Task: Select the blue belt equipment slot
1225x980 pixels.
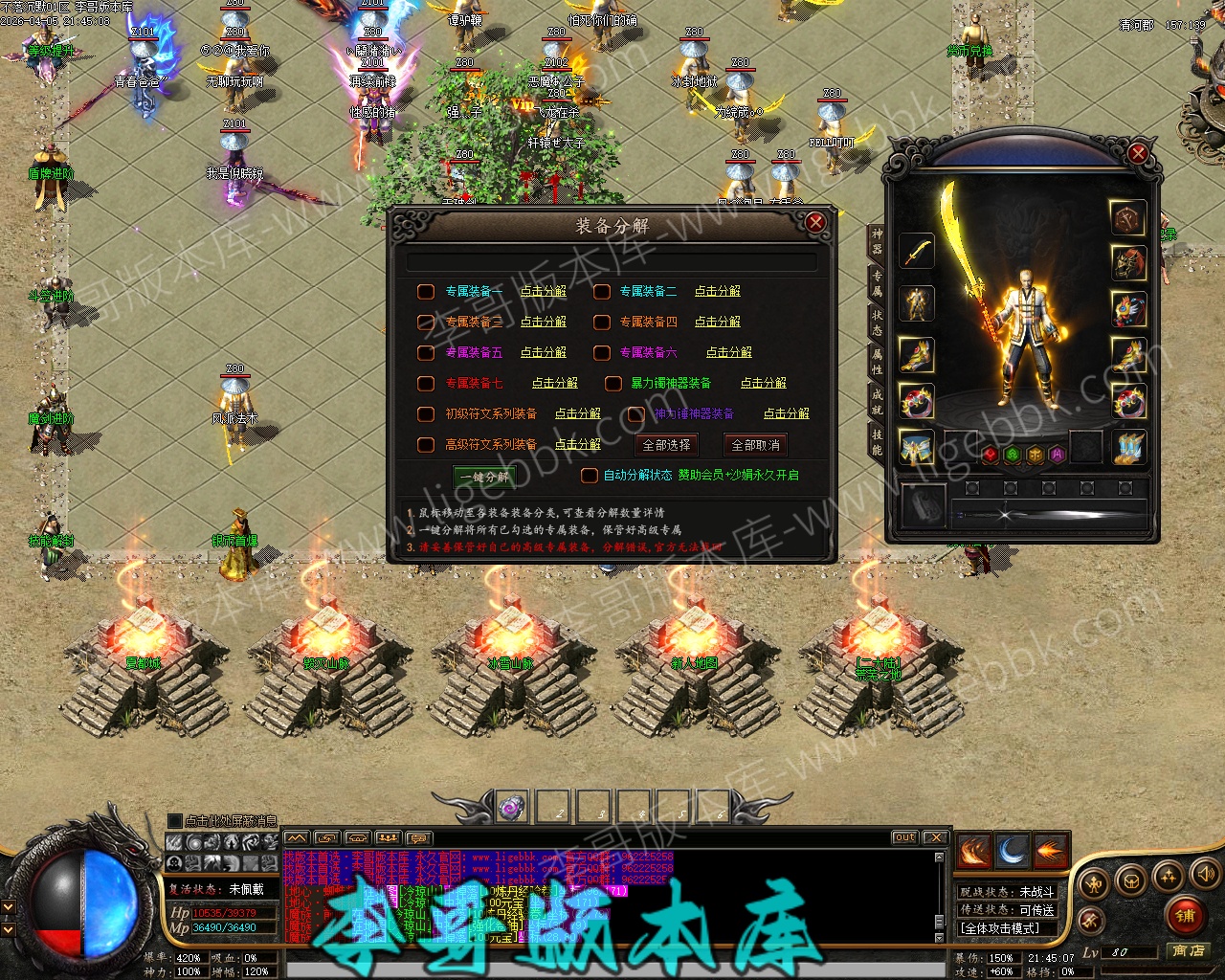Action: pos(917,447)
